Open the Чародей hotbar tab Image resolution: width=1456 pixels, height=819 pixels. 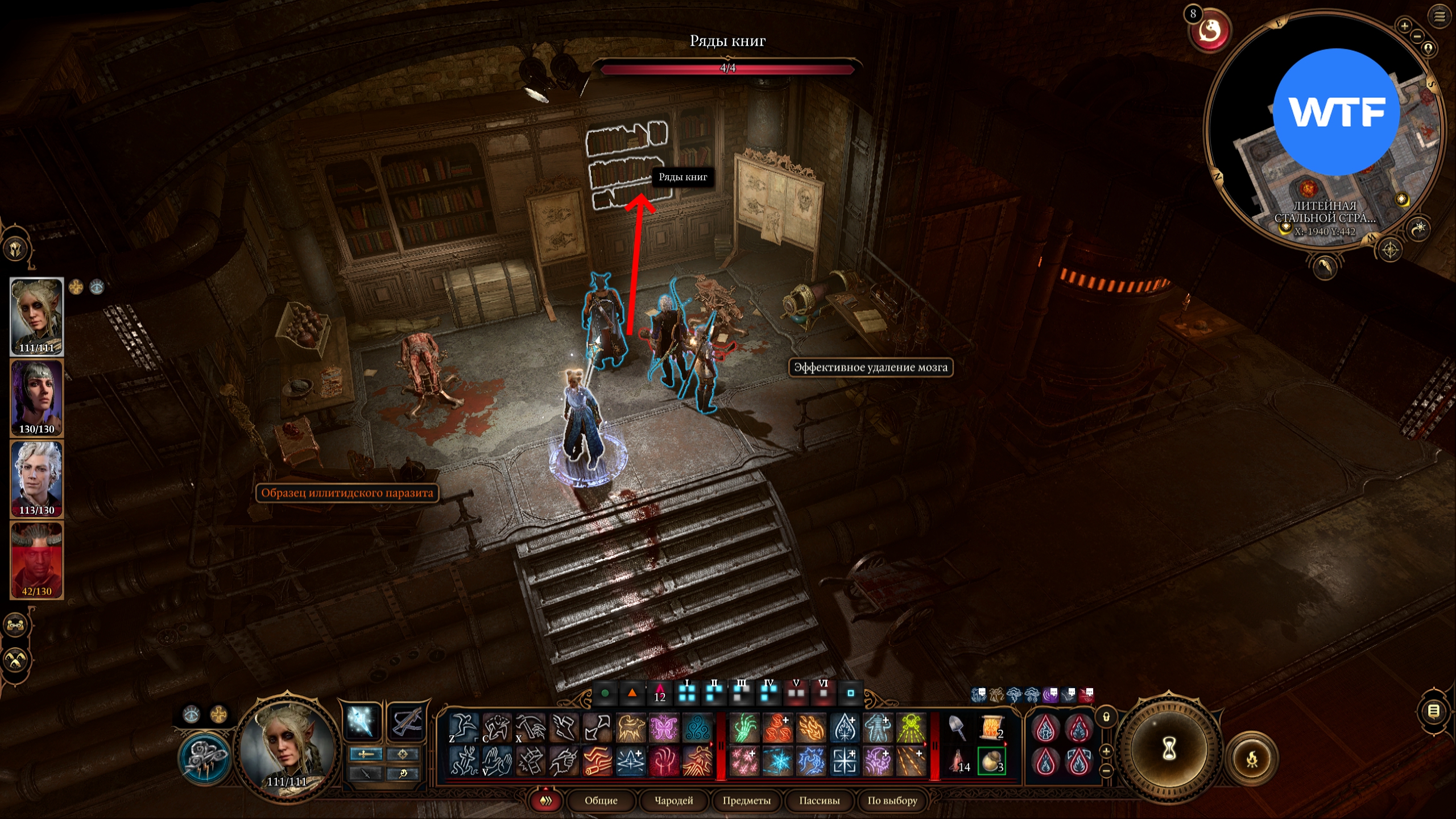point(673,800)
